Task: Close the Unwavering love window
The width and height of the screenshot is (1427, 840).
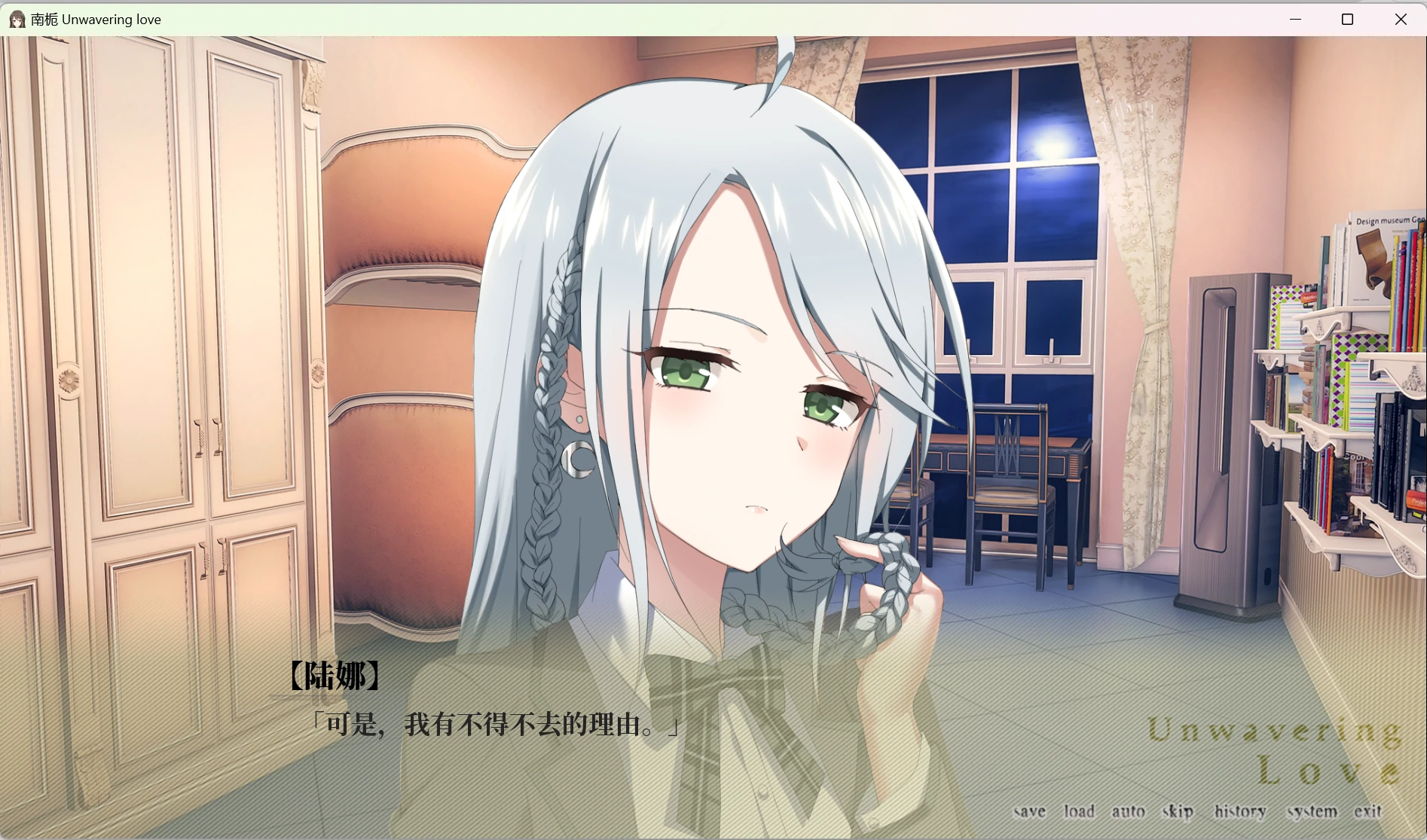Action: [1401, 19]
